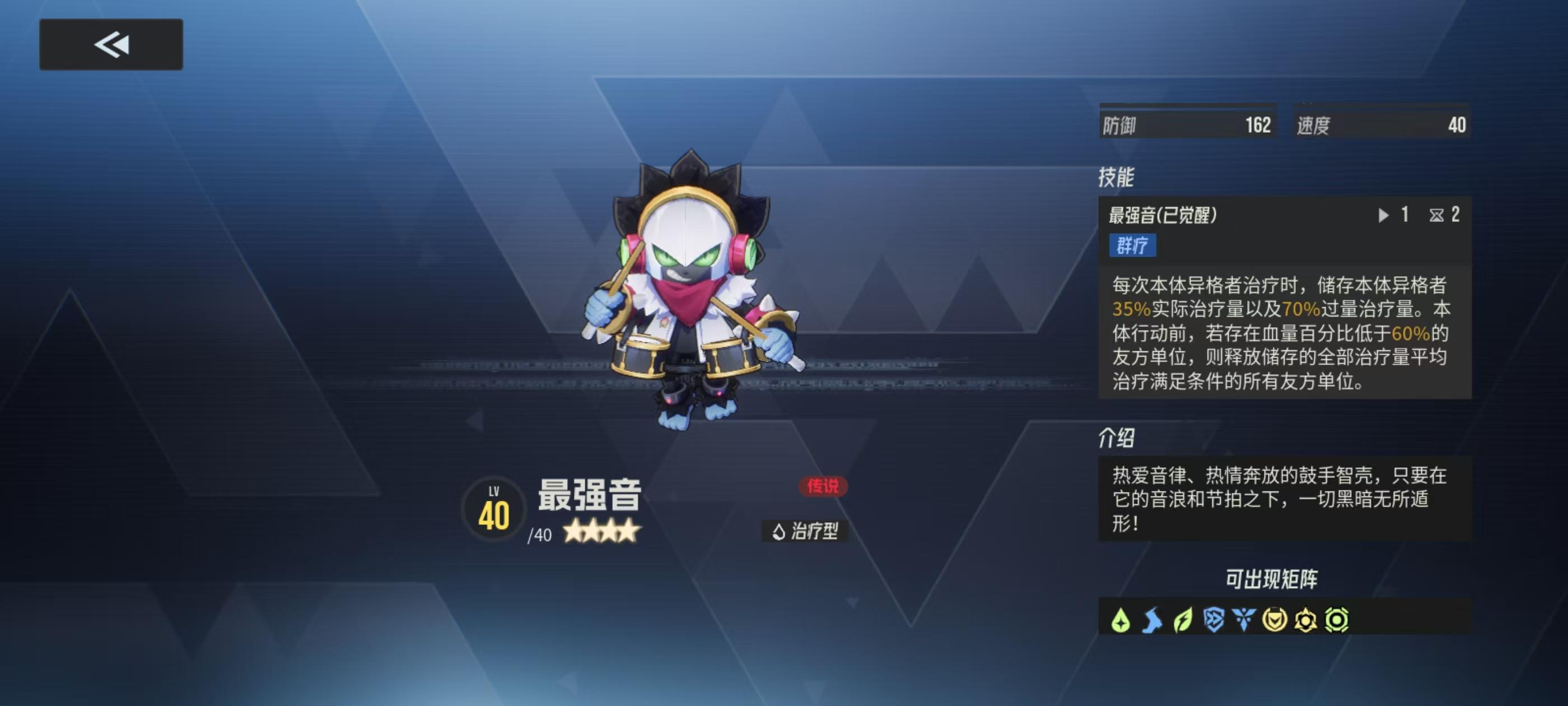The width and height of the screenshot is (1568, 706).
Task: Select the blue tri-petal matrix icon
Action: point(1244,620)
